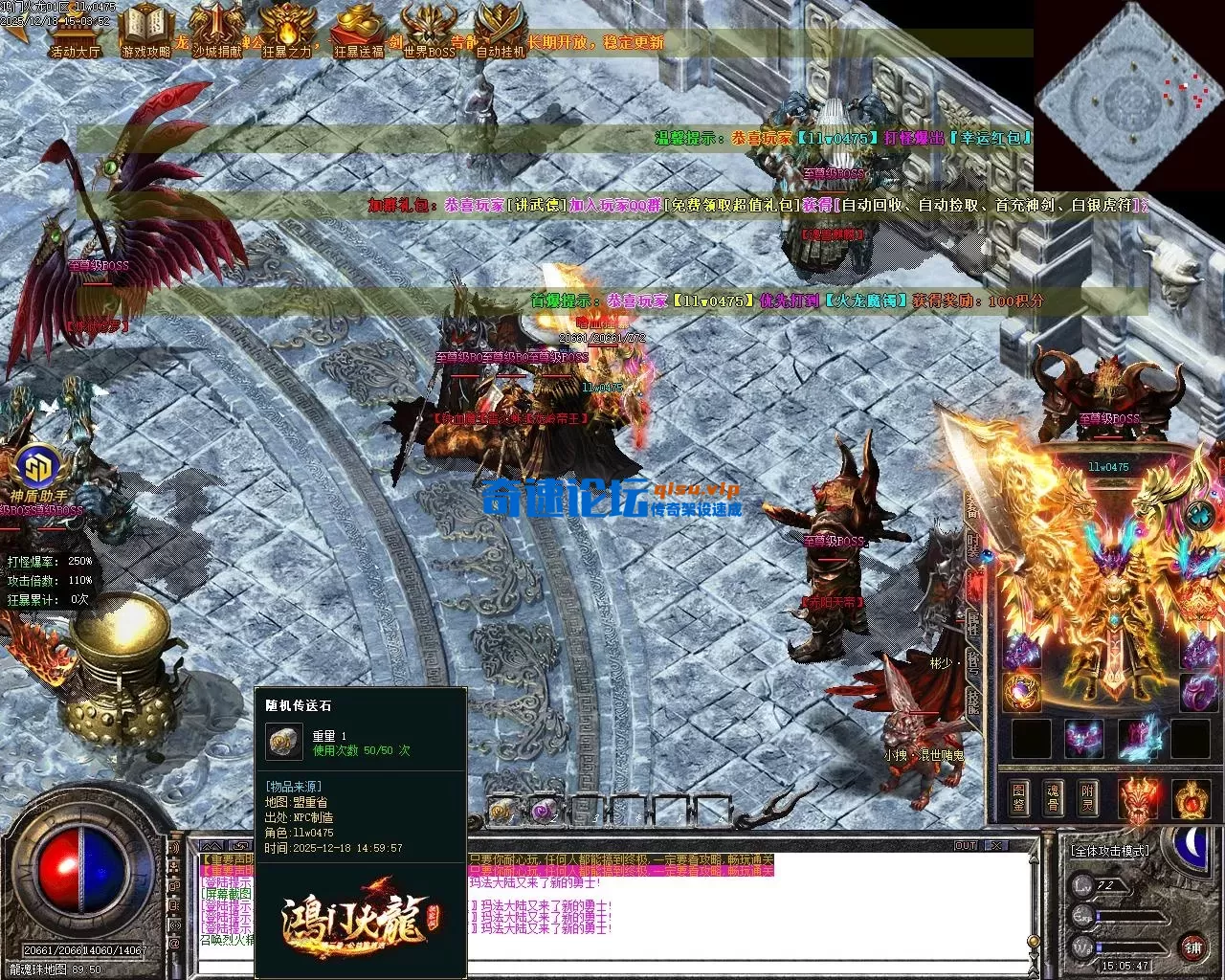Close the chat window with X

pos(996,846)
